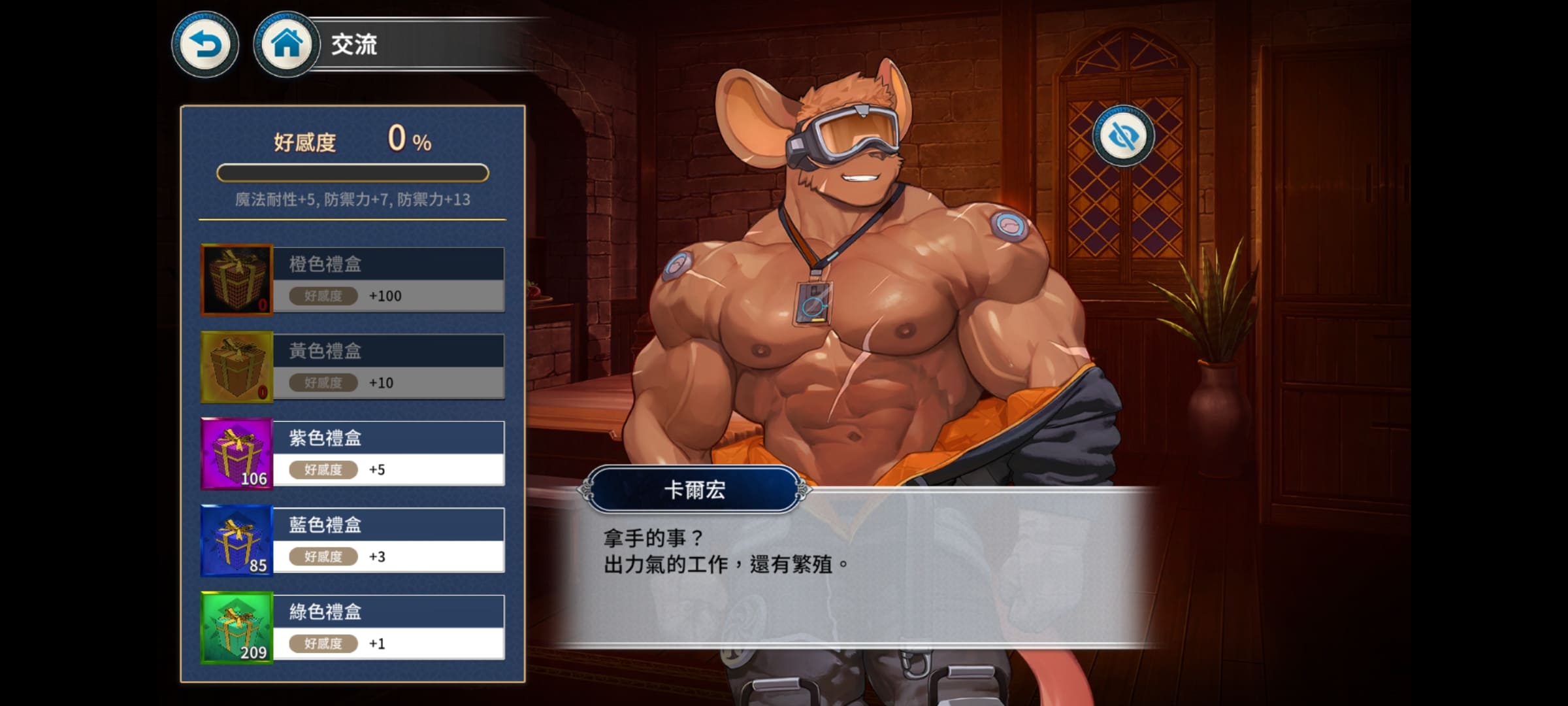1568x706 pixels.
Task: Return to the home screen
Action: (x=286, y=45)
